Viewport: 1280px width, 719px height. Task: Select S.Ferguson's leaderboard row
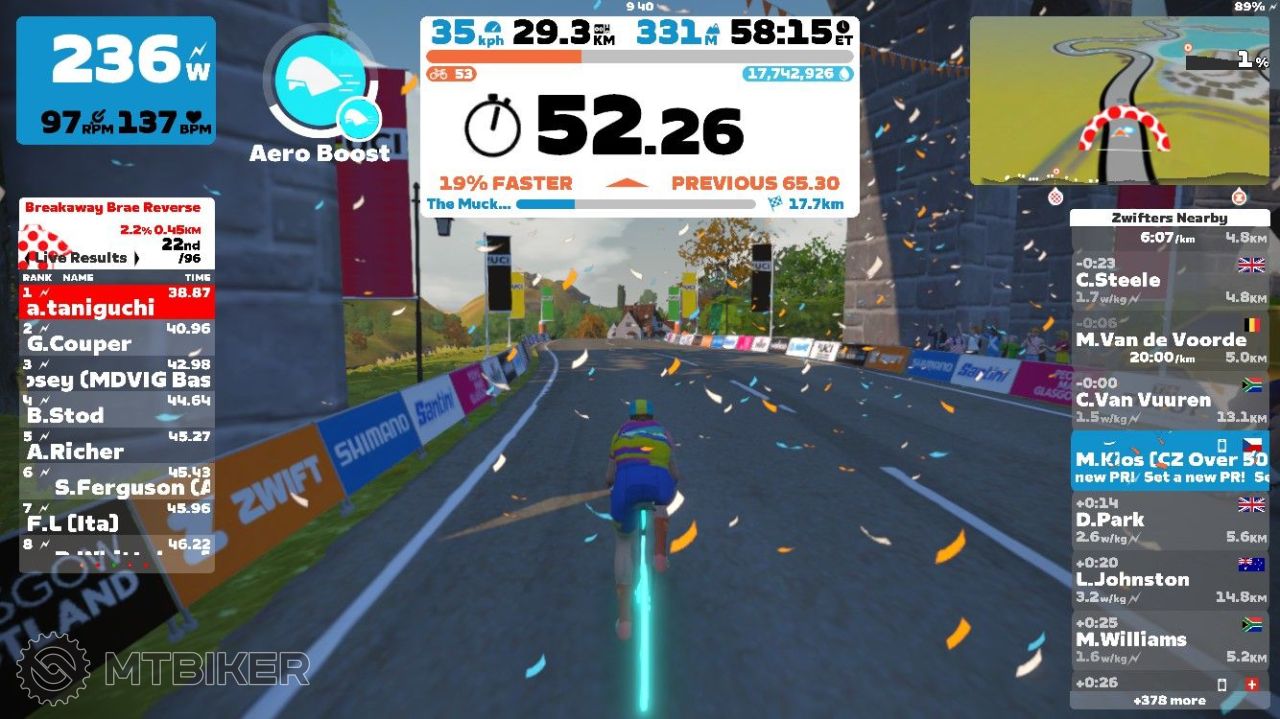click(x=117, y=481)
